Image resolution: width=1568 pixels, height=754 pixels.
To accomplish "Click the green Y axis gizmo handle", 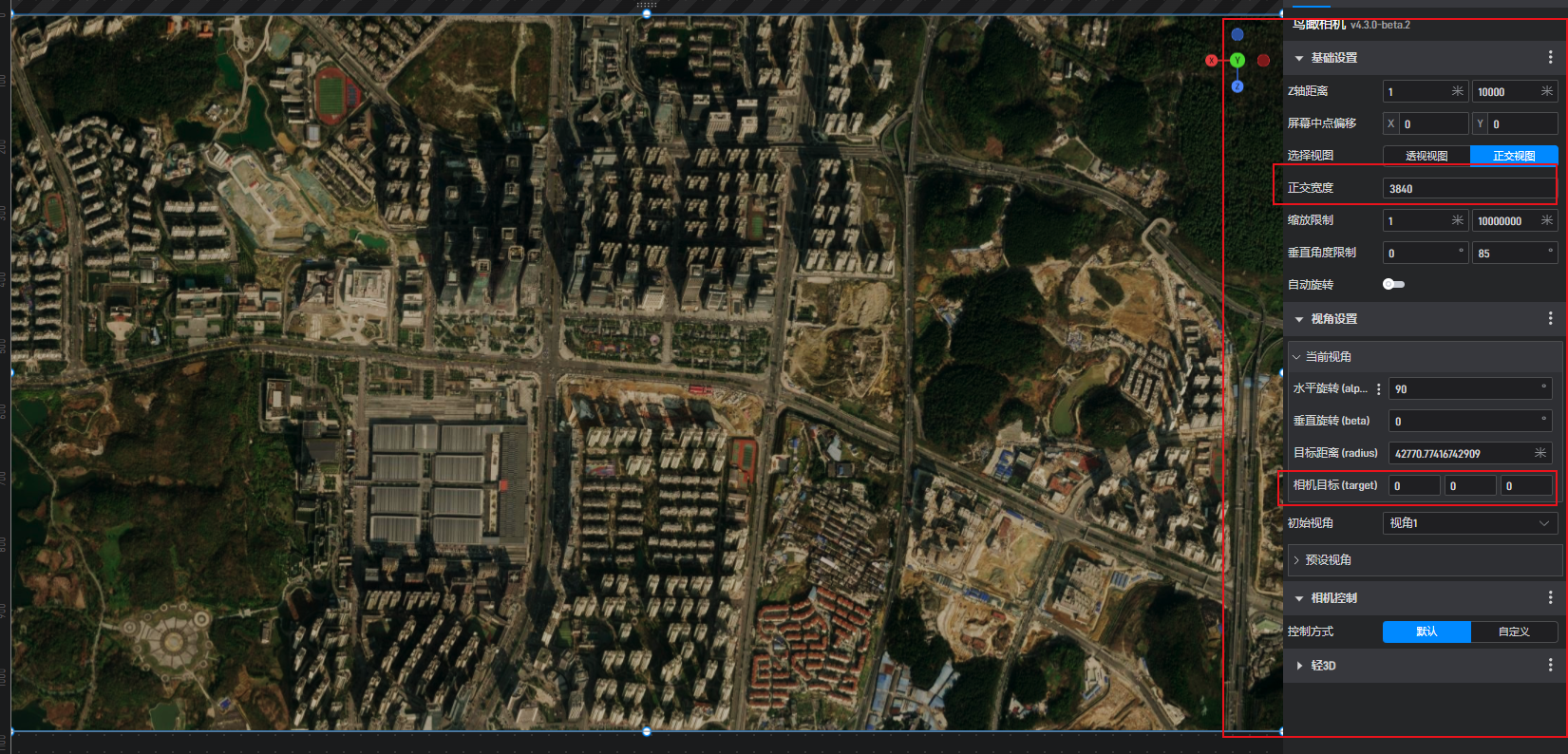I will pyautogui.click(x=1237, y=60).
